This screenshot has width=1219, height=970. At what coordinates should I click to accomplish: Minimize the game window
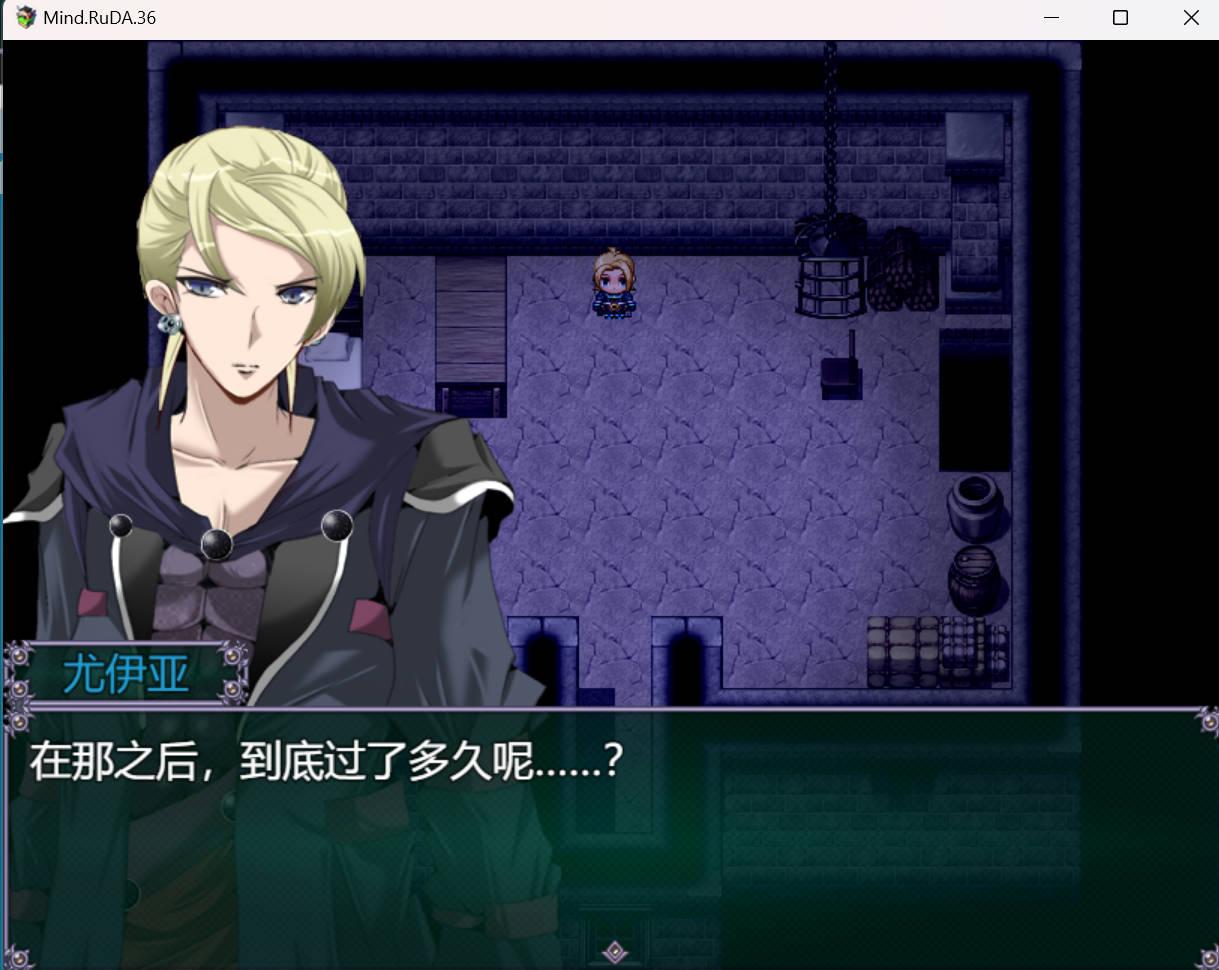point(1051,18)
